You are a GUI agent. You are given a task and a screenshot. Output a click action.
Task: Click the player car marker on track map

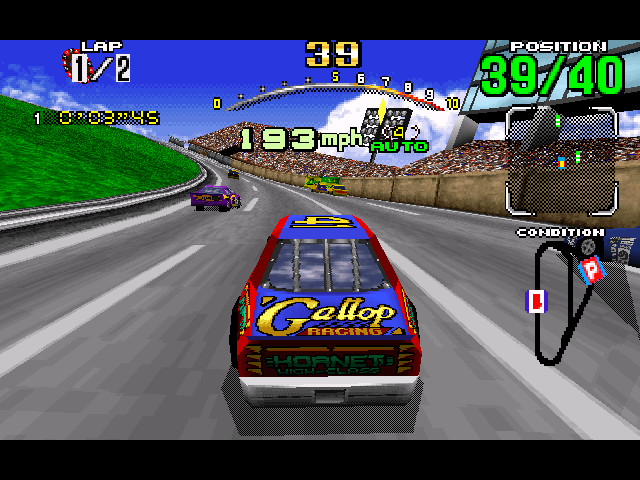tap(535, 298)
